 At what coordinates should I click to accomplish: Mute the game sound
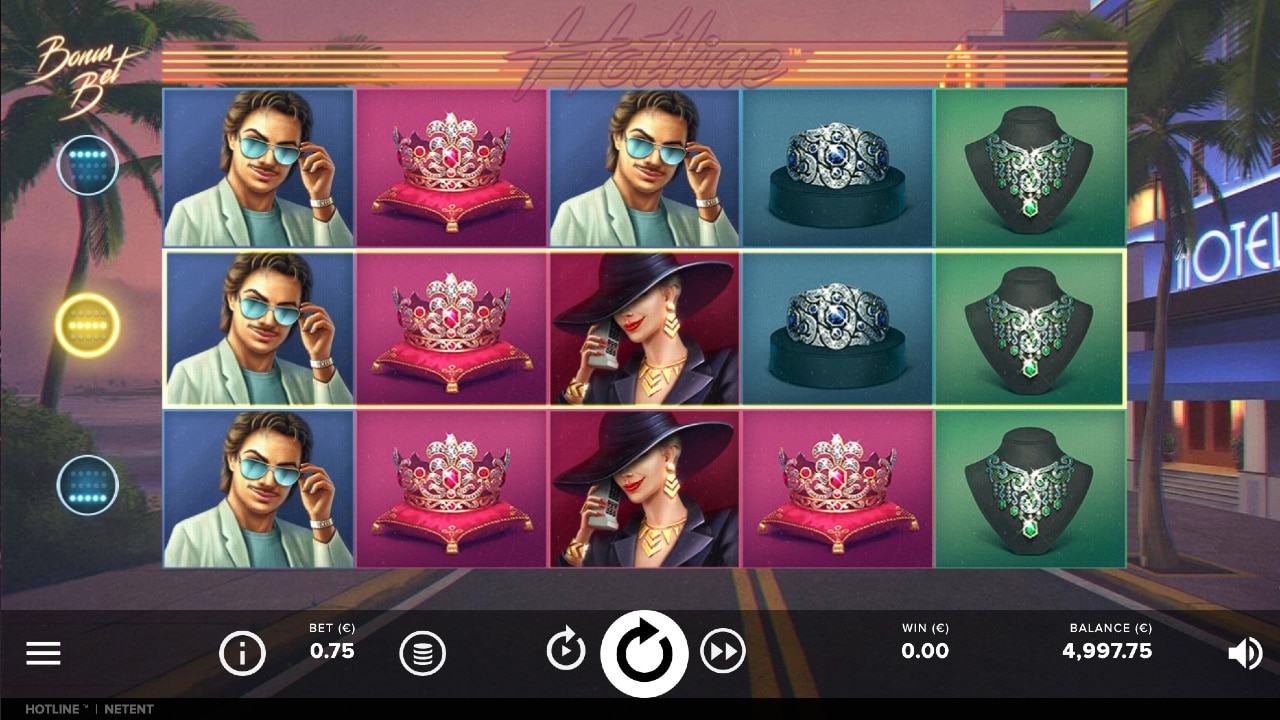point(1244,652)
